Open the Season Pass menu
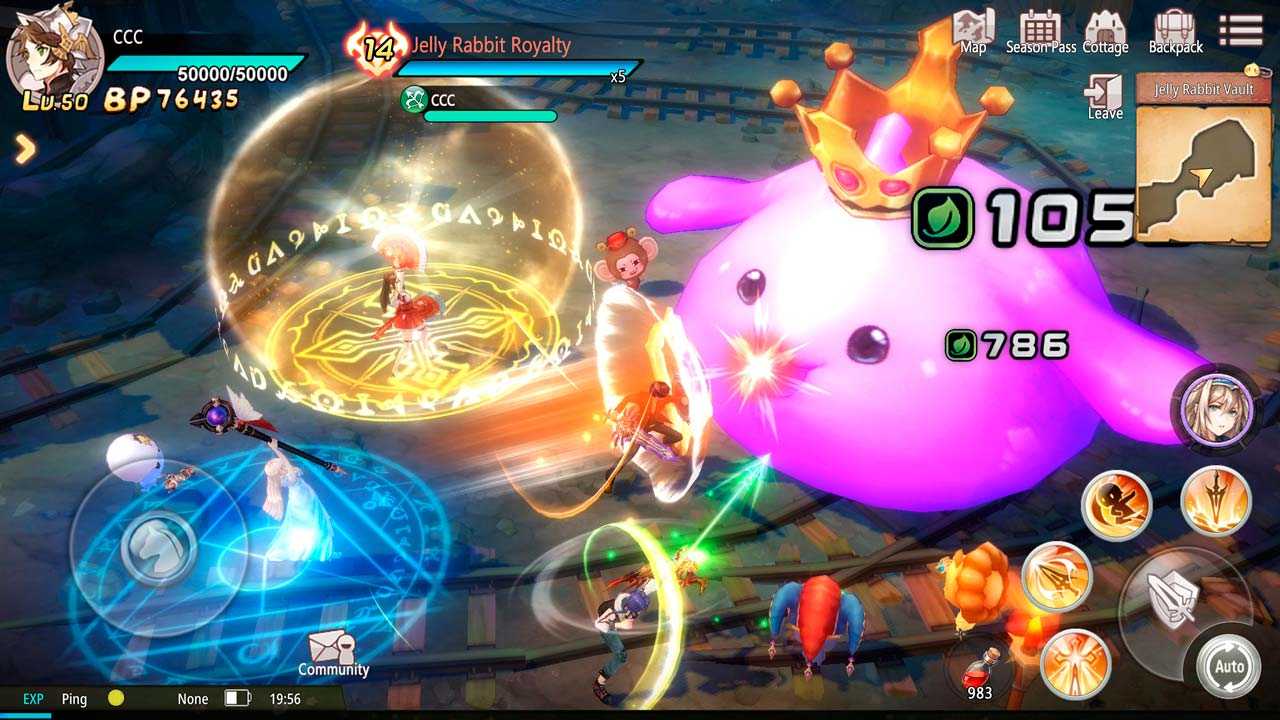This screenshot has height=720, width=1280. (x=1040, y=31)
